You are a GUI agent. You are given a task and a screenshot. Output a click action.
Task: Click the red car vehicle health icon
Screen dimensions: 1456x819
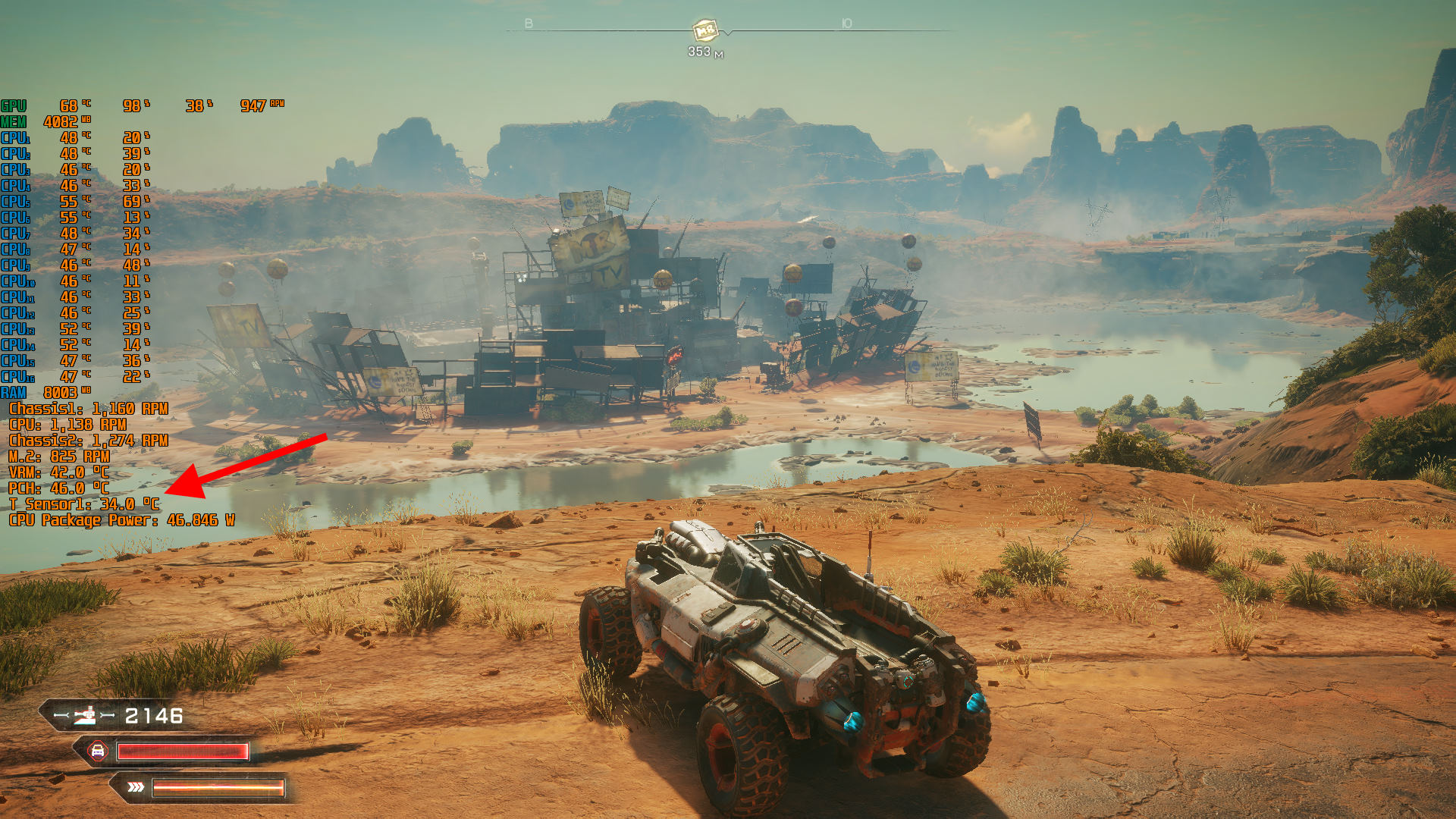[98, 751]
